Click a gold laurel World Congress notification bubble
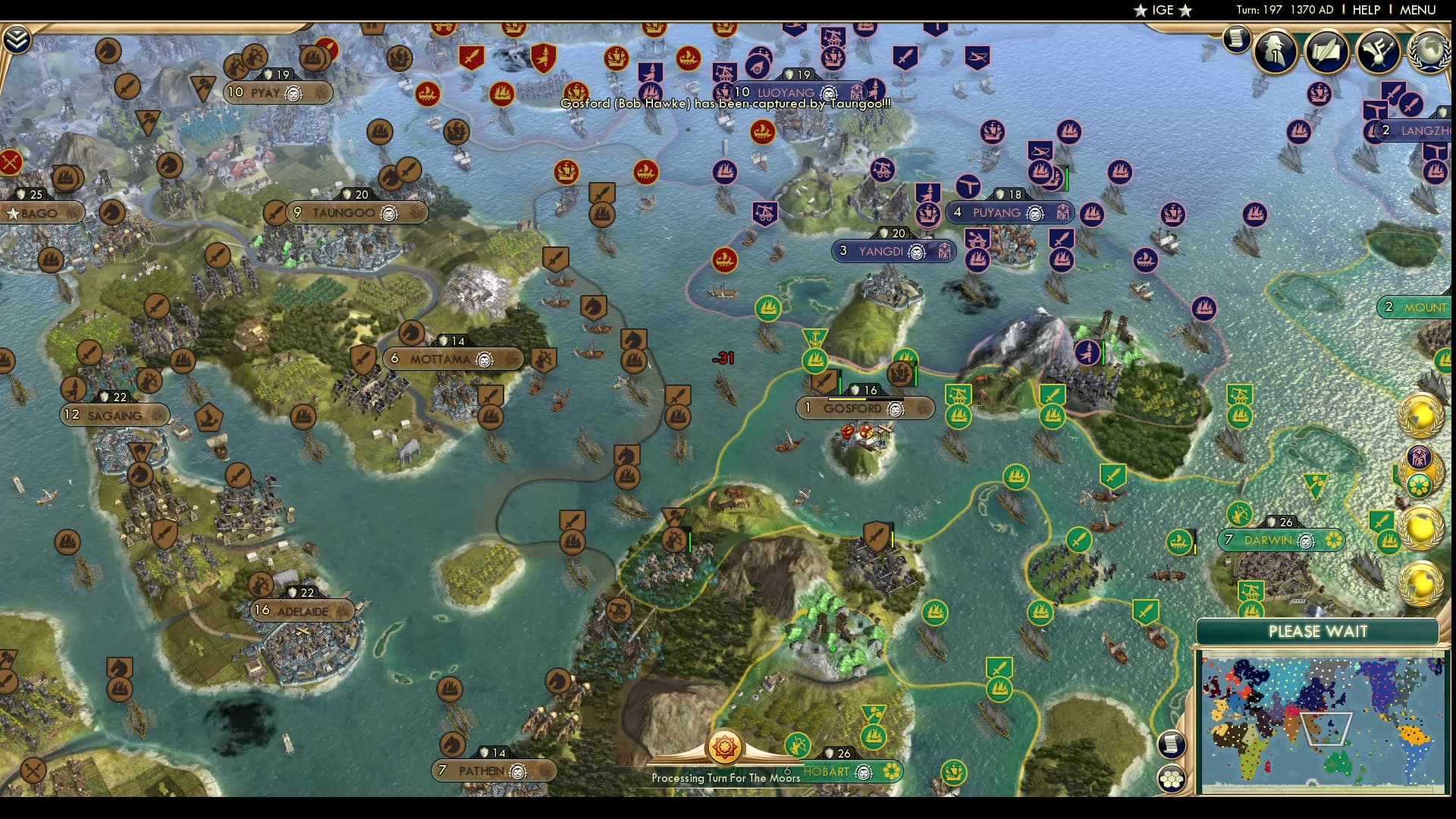Screen dimensions: 1456x819 (x=1423, y=417)
